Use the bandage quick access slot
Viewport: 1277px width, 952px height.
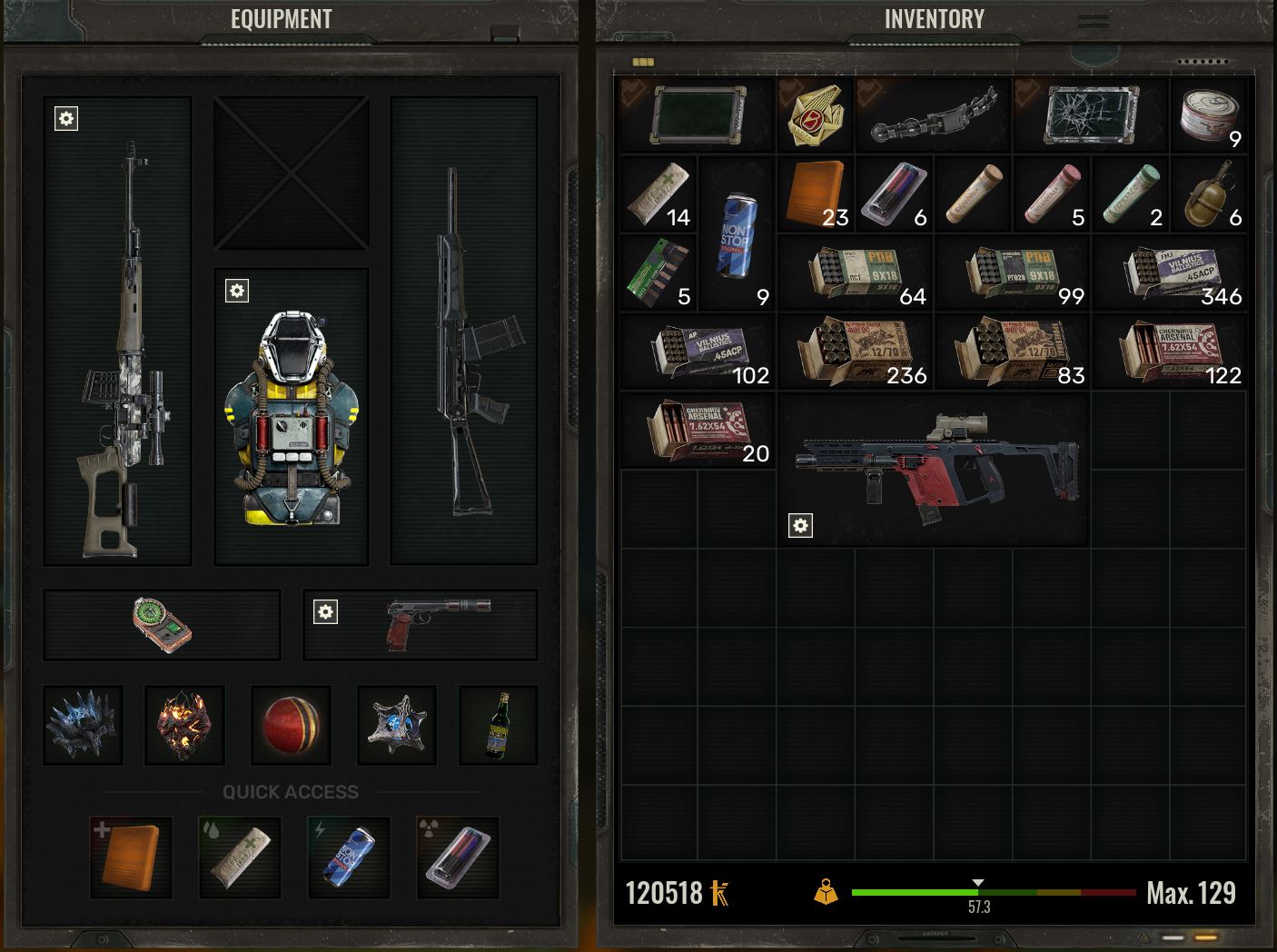[240, 857]
